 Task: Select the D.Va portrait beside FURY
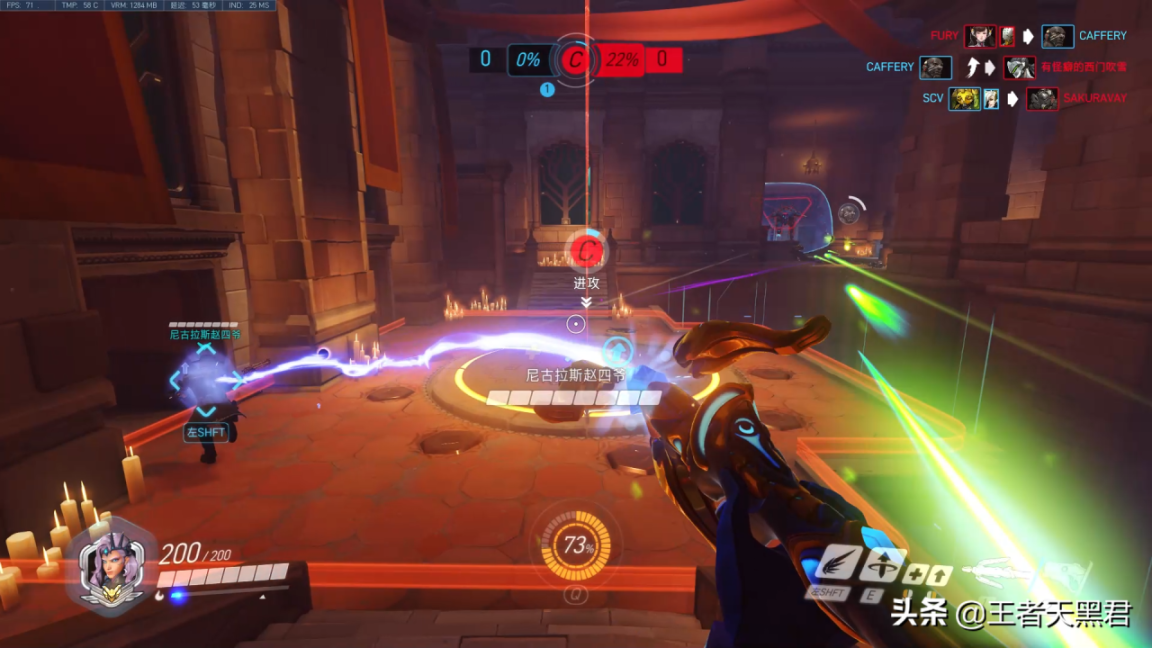(980, 37)
